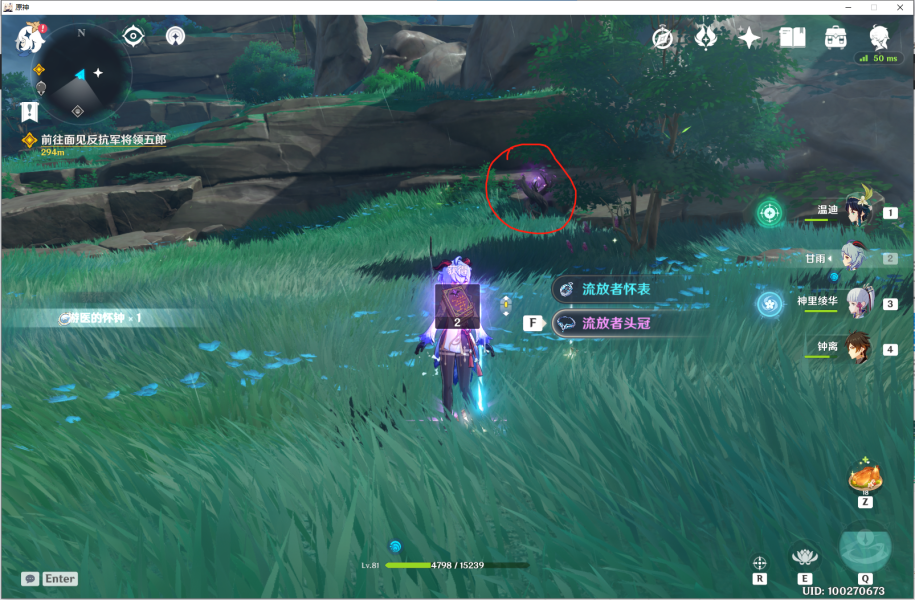The image size is (915, 600).
Task: Open the character screen head icon
Action: 879,38
